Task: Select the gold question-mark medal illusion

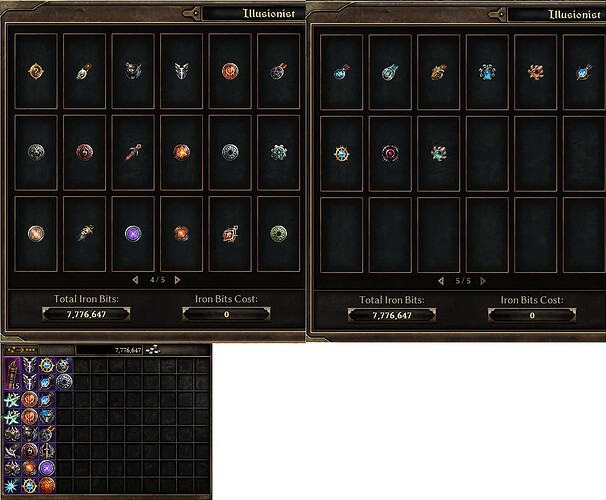Action: pos(36,70)
